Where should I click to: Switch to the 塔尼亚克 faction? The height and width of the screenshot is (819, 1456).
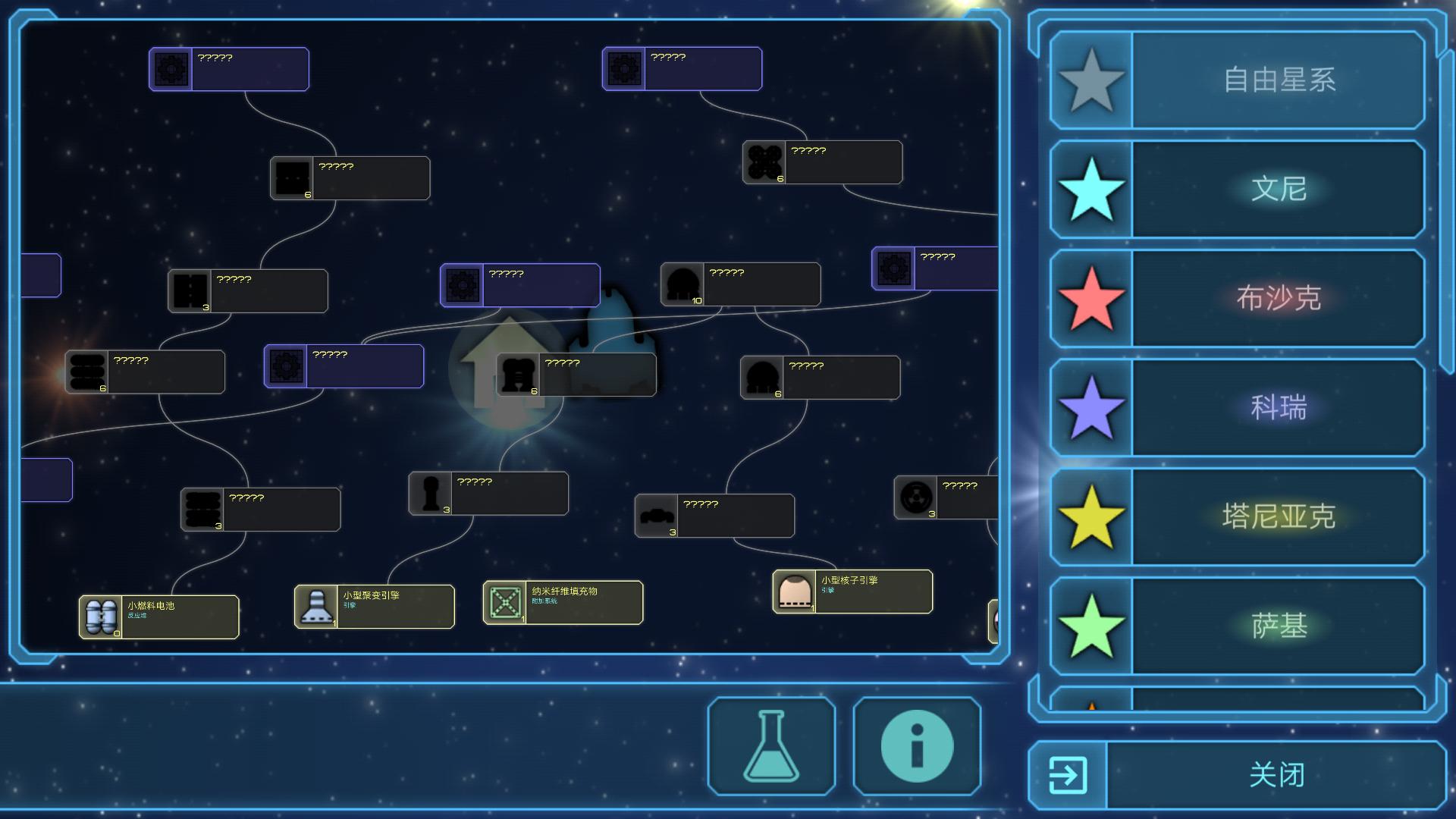1238,516
